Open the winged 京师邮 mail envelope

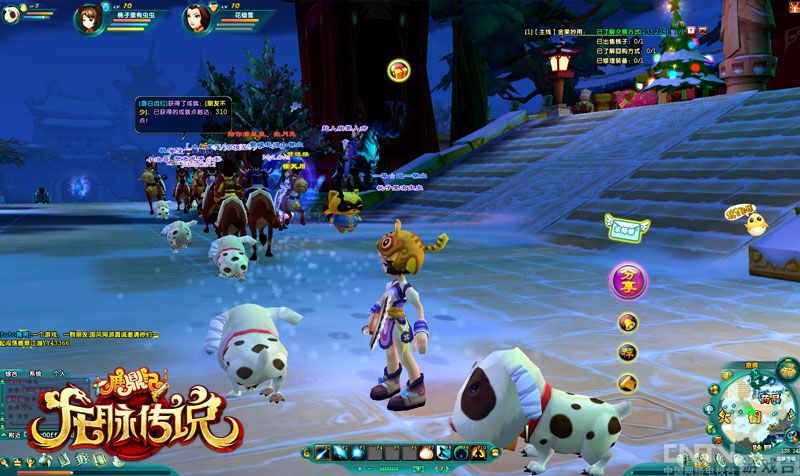click(627, 228)
